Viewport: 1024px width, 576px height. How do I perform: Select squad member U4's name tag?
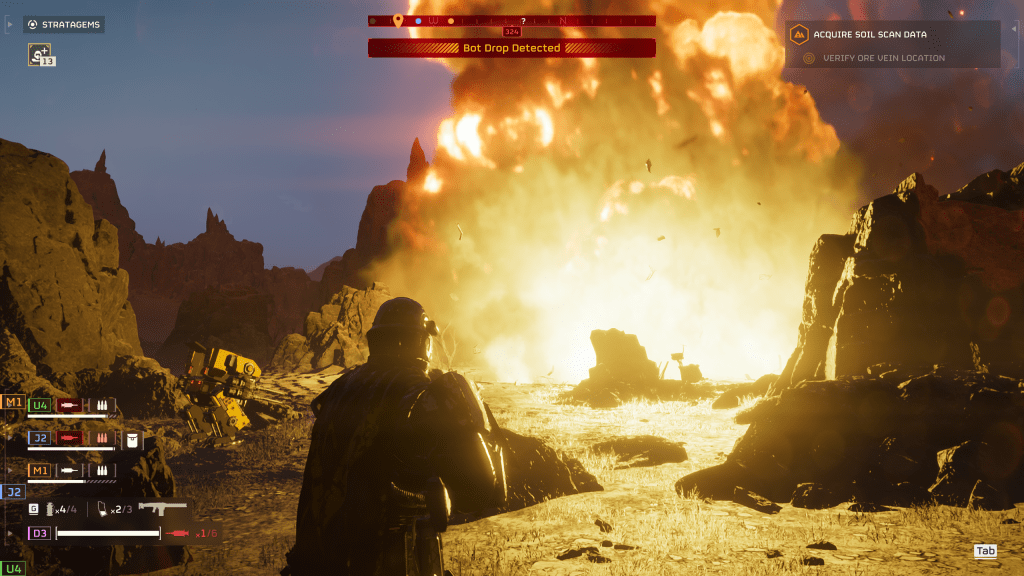point(40,405)
